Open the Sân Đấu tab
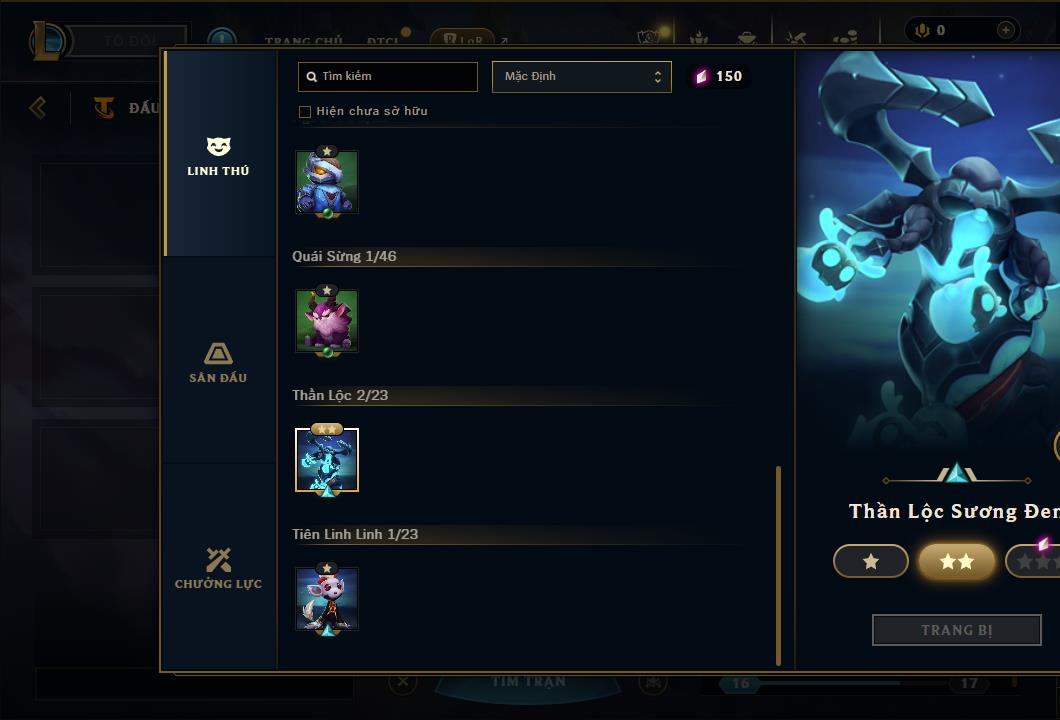The height and width of the screenshot is (720, 1060). [218, 363]
